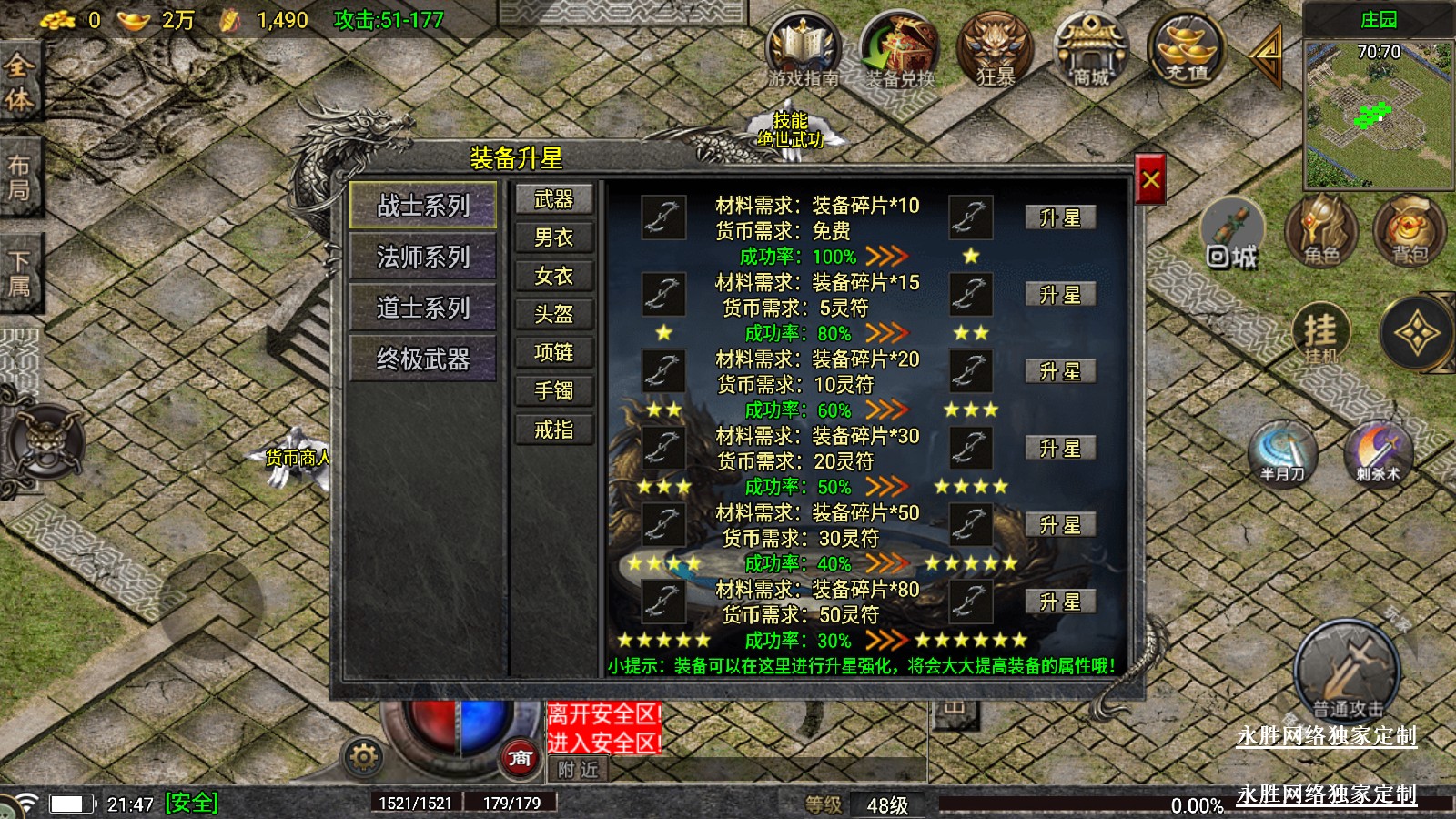Choose the 男衣 male armor category
This screenshot has width=1456, height=819.
point(553,238)
